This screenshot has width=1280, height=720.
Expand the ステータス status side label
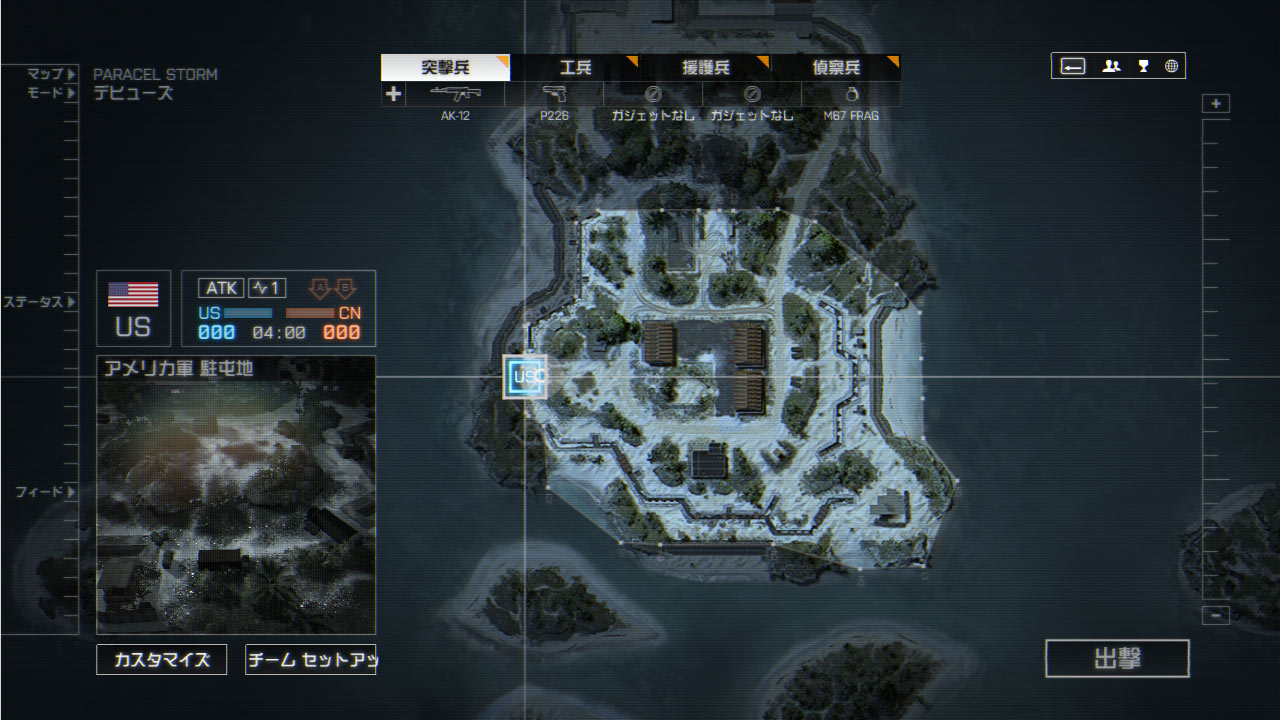[39, 302]
